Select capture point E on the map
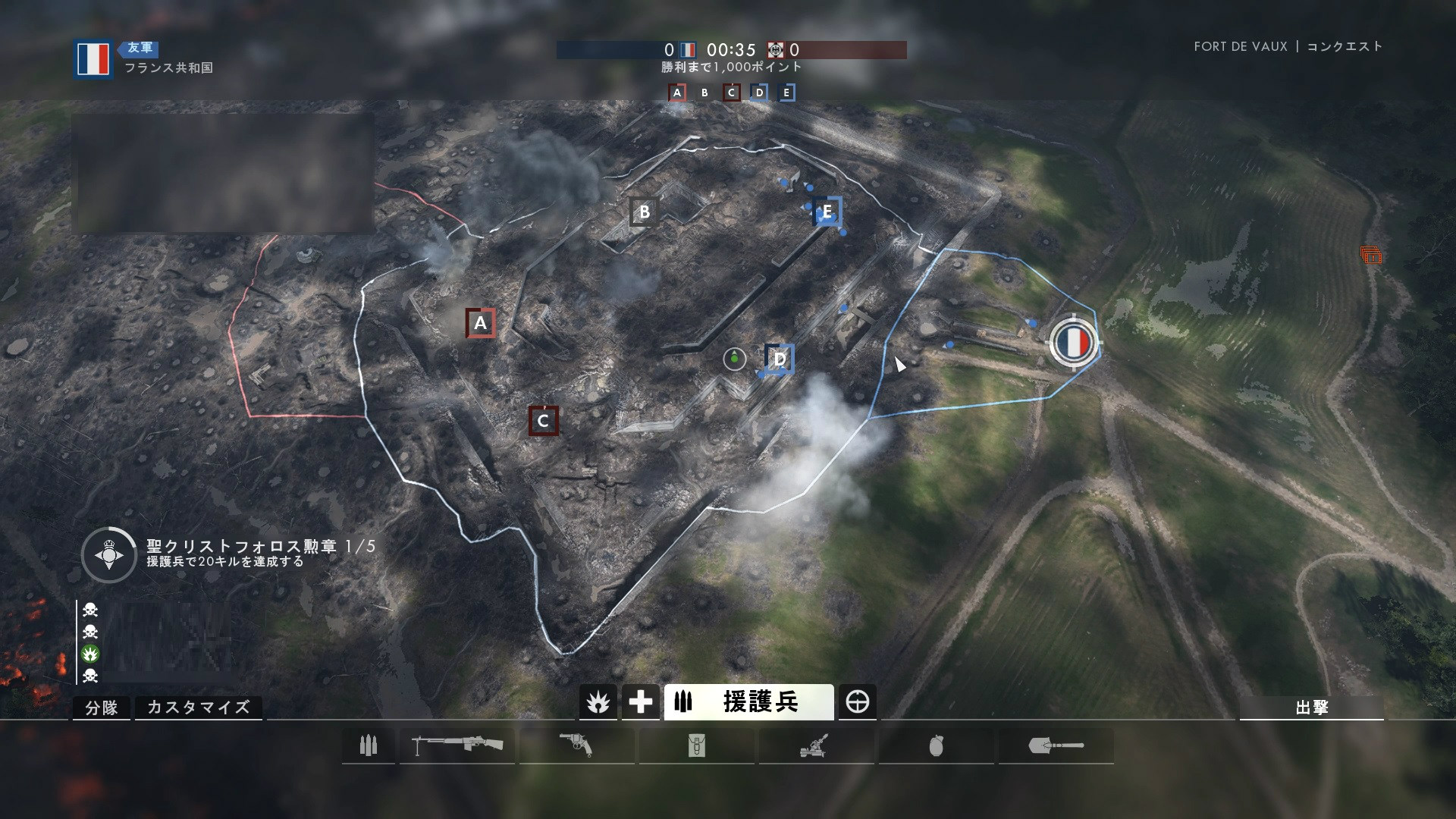Viewport: 1456px width, 819px height. click(x=827, y=212)
